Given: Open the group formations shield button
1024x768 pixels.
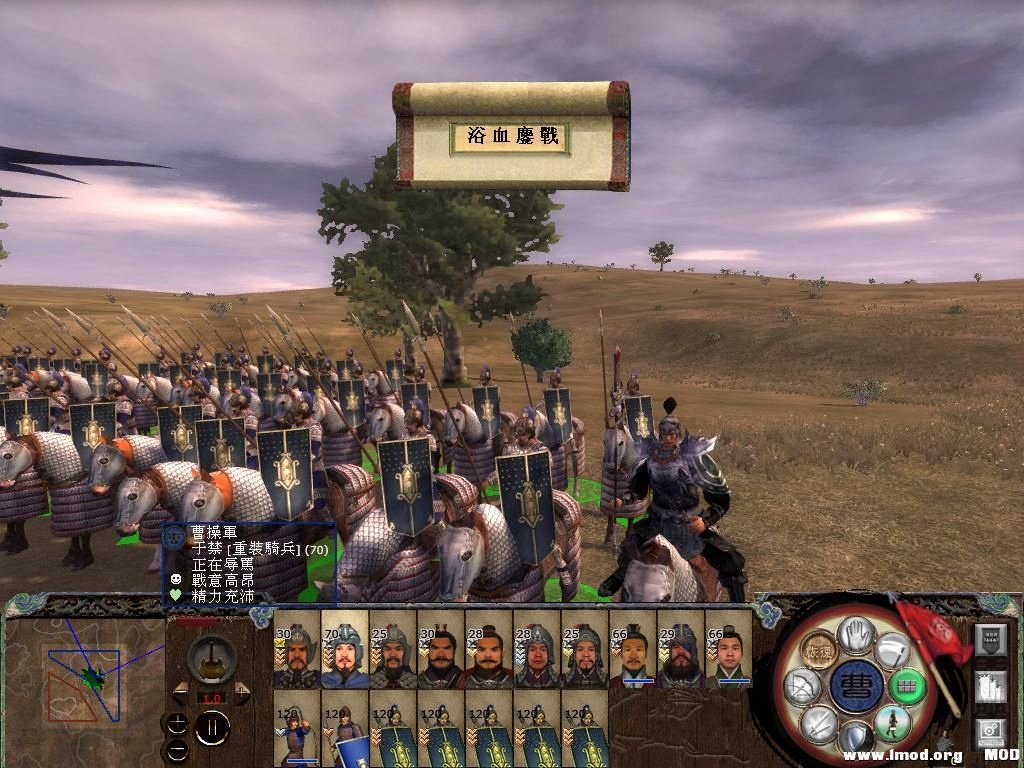Looking at the screenshot, I should [x=990, y=641].
